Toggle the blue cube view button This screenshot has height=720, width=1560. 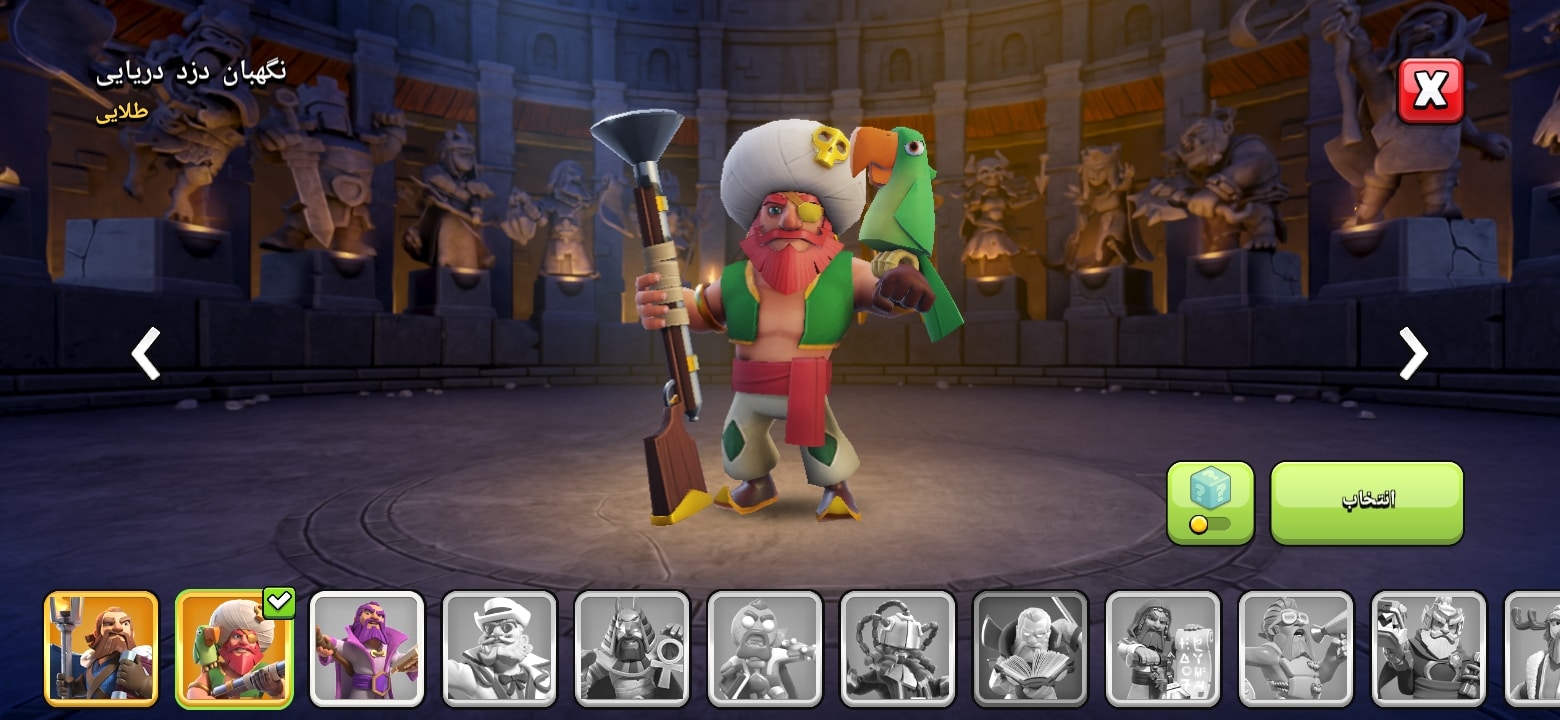pyautogui.click(x=1210, y=502)
